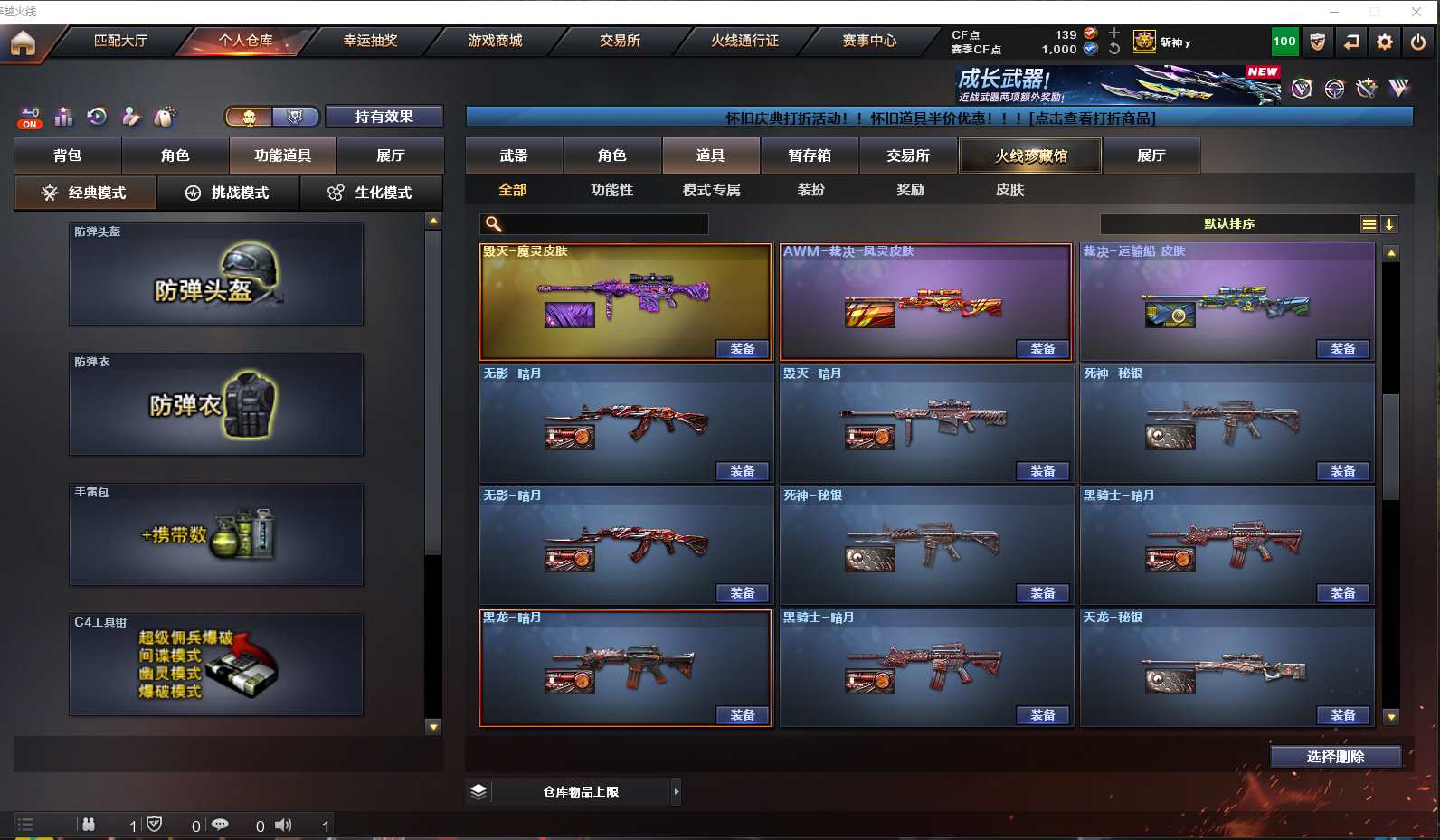Select the 防弹头盔 helmet item

tap(216, 275)
